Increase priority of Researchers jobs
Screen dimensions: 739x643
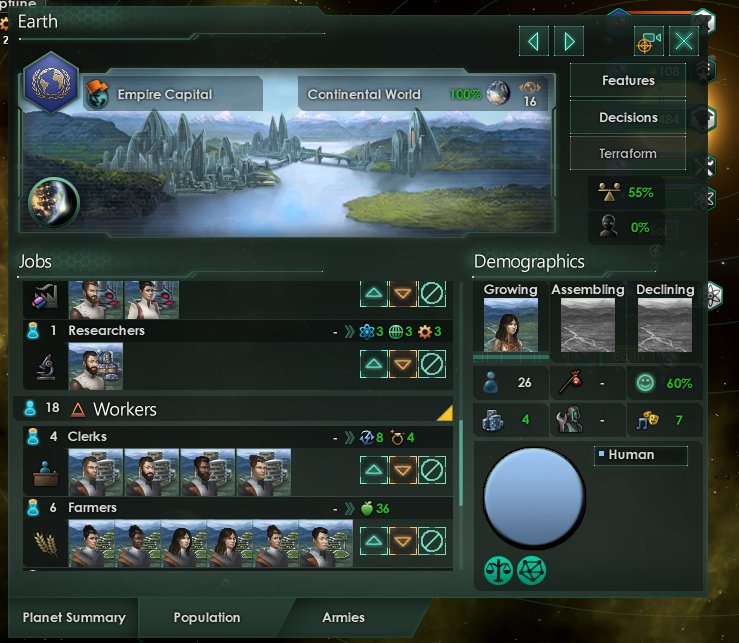(x=374, y=364)
